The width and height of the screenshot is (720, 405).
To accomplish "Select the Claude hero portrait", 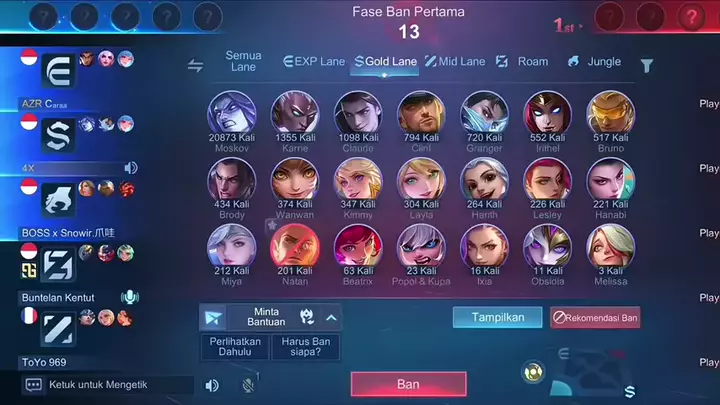I will click(x=358, y=113).
